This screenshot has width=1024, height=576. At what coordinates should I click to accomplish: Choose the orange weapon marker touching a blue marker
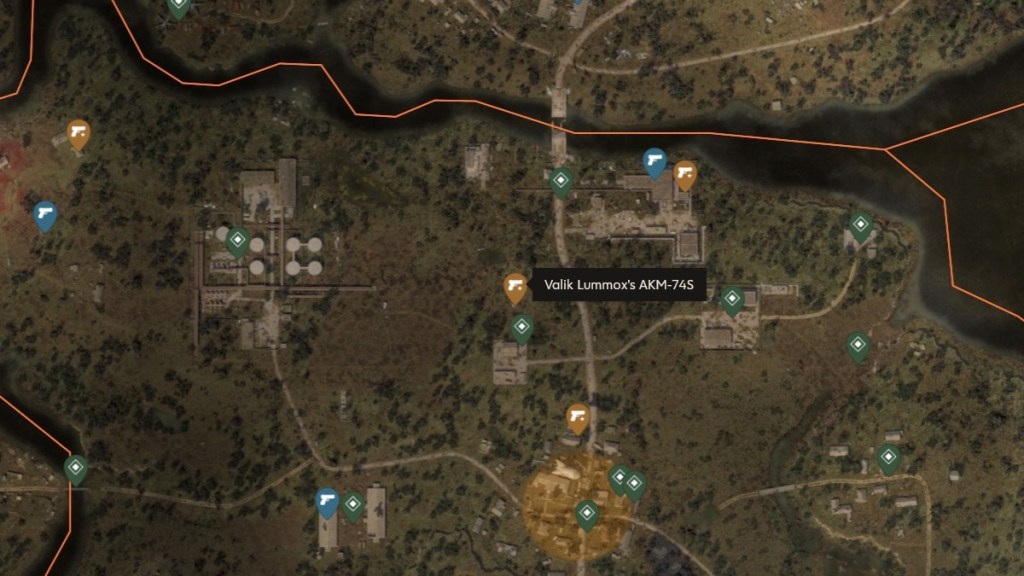pos(685,176)
